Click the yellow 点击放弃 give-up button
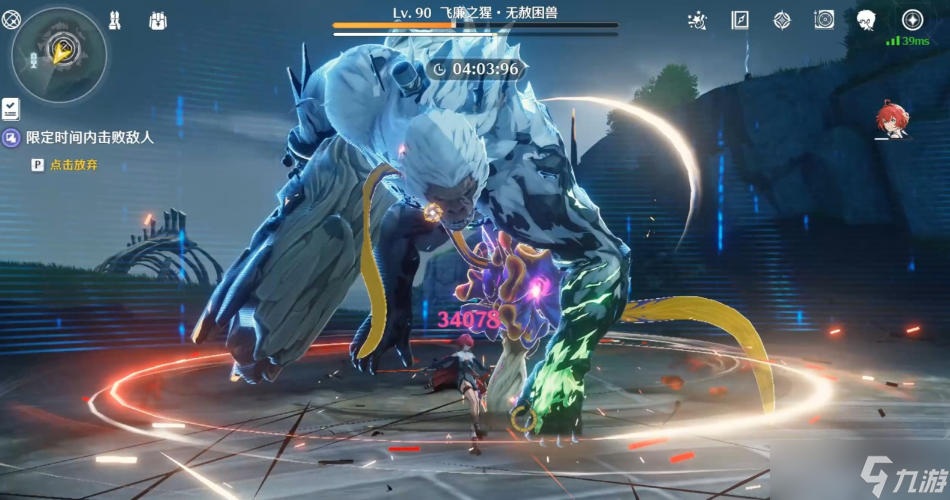This screenshot has height=500, width=950. pyautogui.click(x=75, y=165)
